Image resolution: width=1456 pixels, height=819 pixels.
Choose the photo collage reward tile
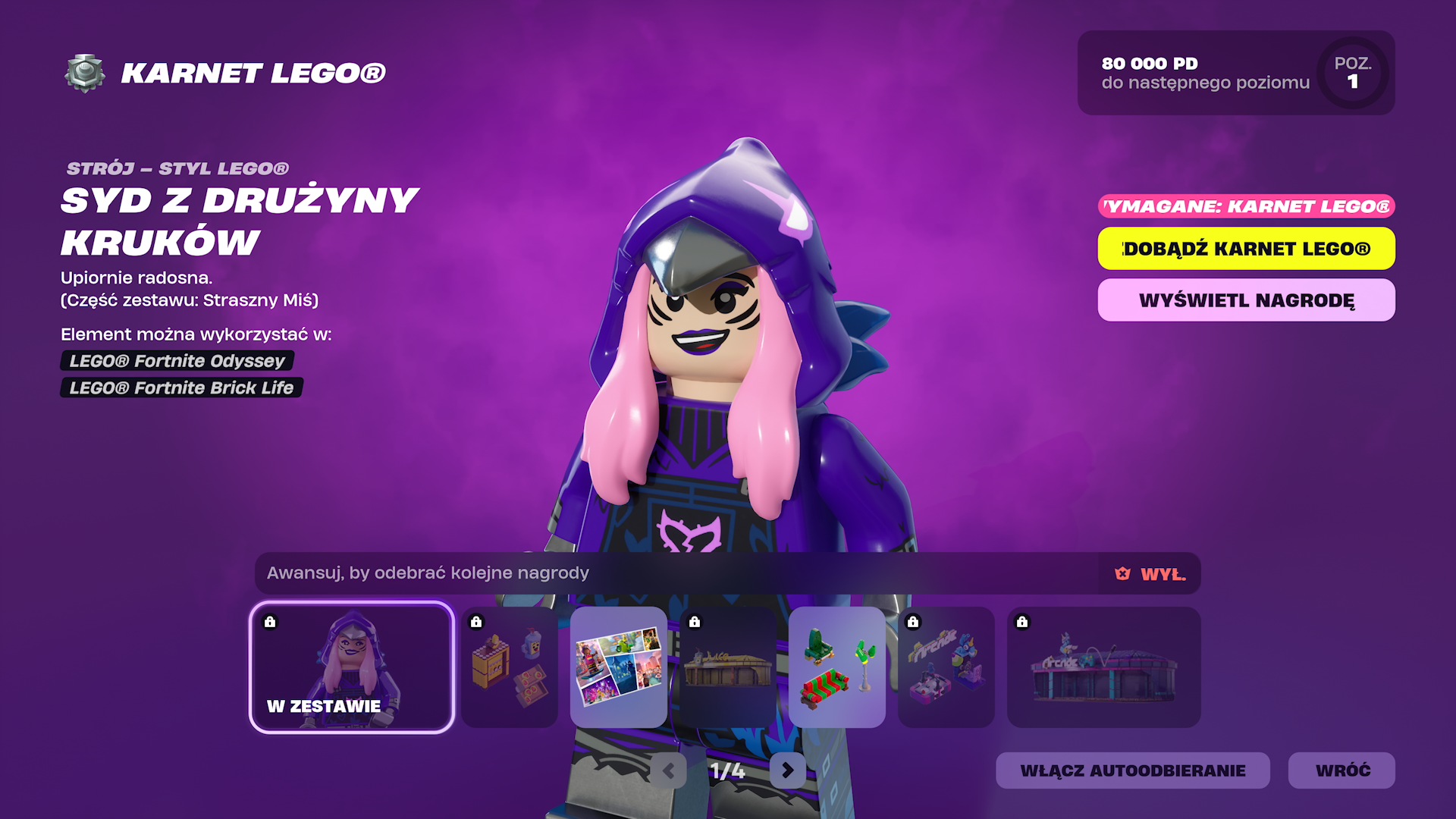(619, 667)
